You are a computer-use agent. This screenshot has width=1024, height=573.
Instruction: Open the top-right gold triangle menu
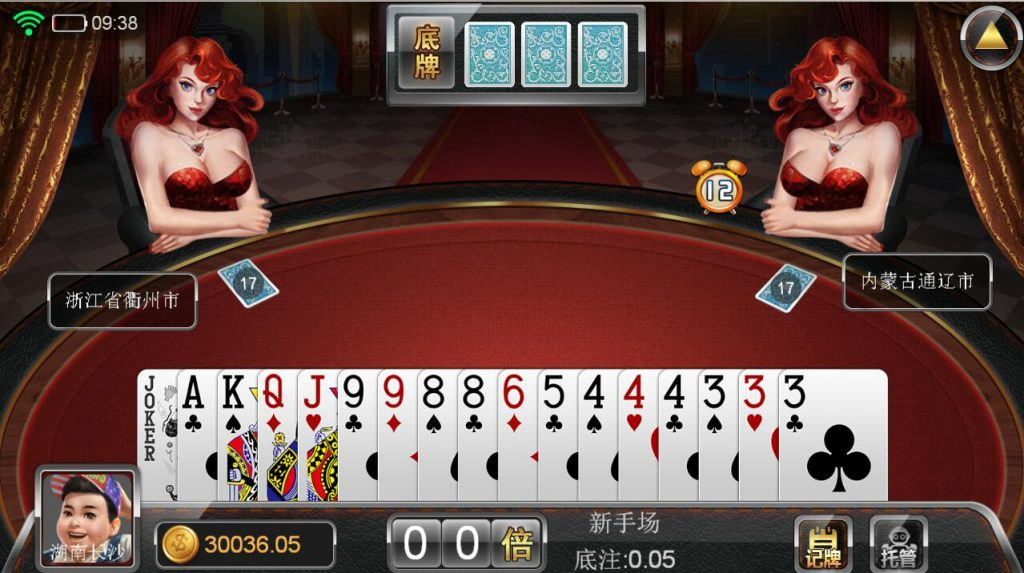point(989,37)
